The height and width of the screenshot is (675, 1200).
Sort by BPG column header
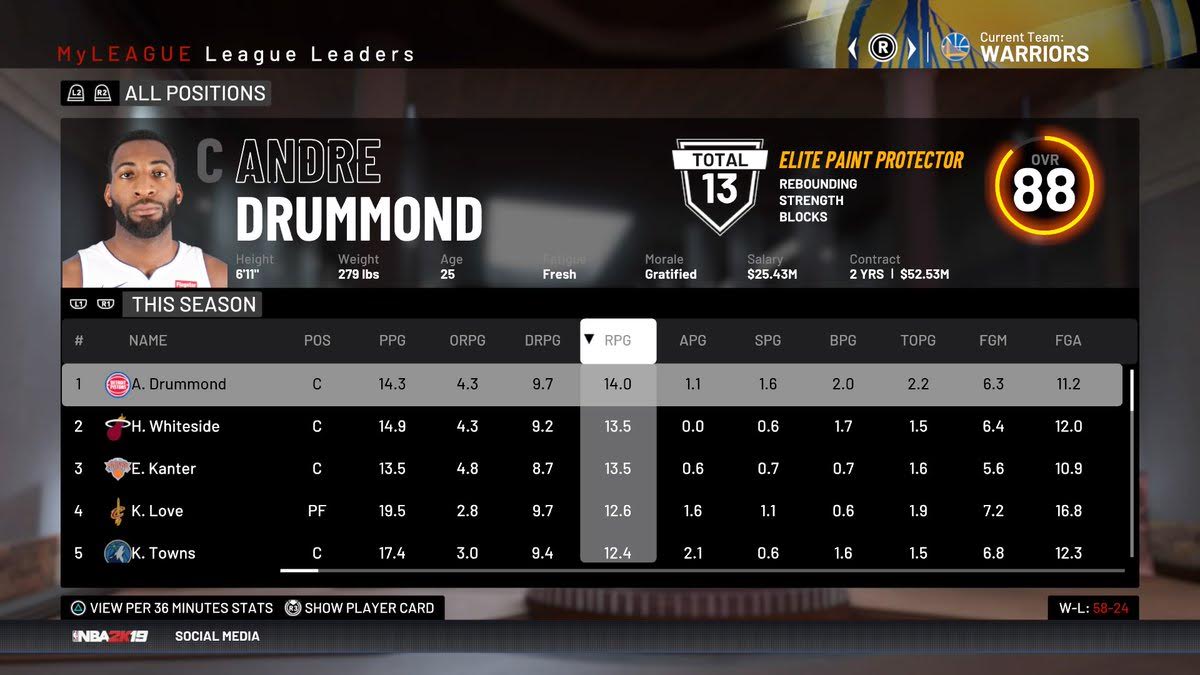coord(843,340)
